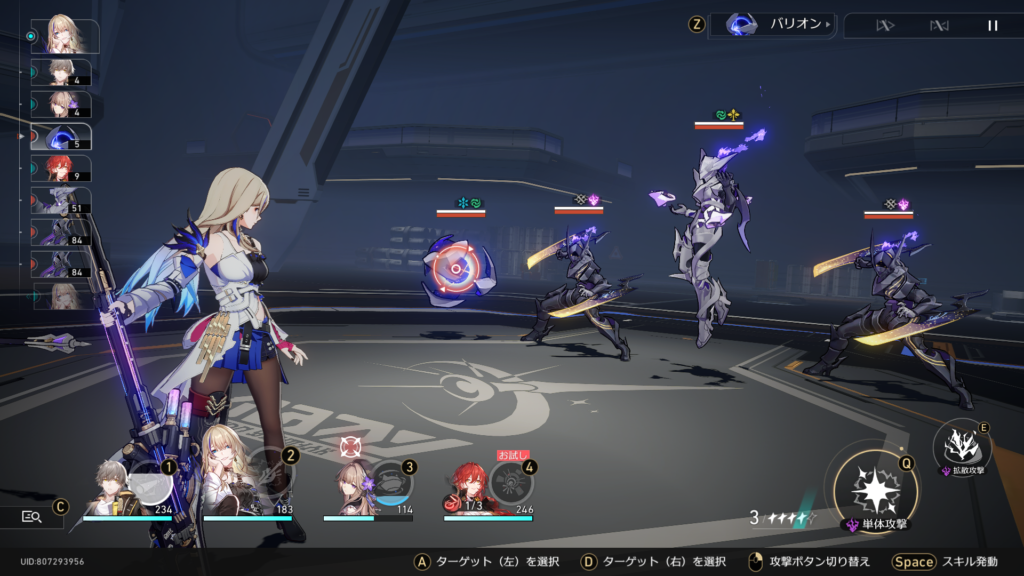This screenshot has height=576, width=1024.
Task: Select the blonde character at top of turn order
Action: click(x=66, y=36)
